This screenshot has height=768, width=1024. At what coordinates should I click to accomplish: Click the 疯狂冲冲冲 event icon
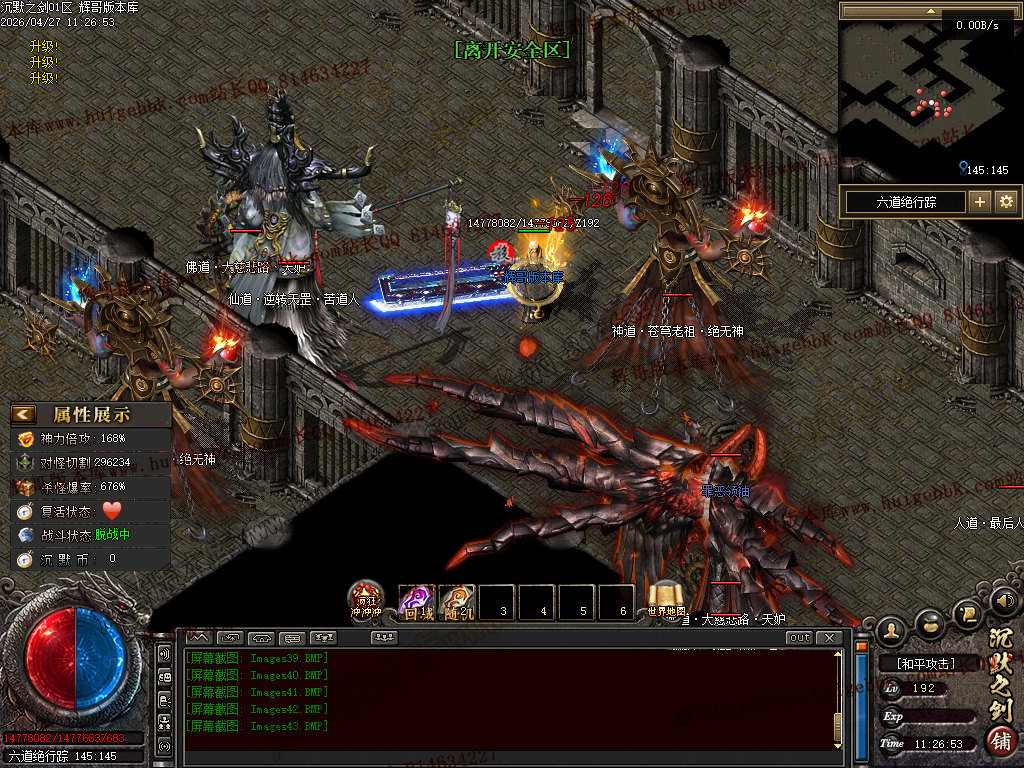click(365, 599)
